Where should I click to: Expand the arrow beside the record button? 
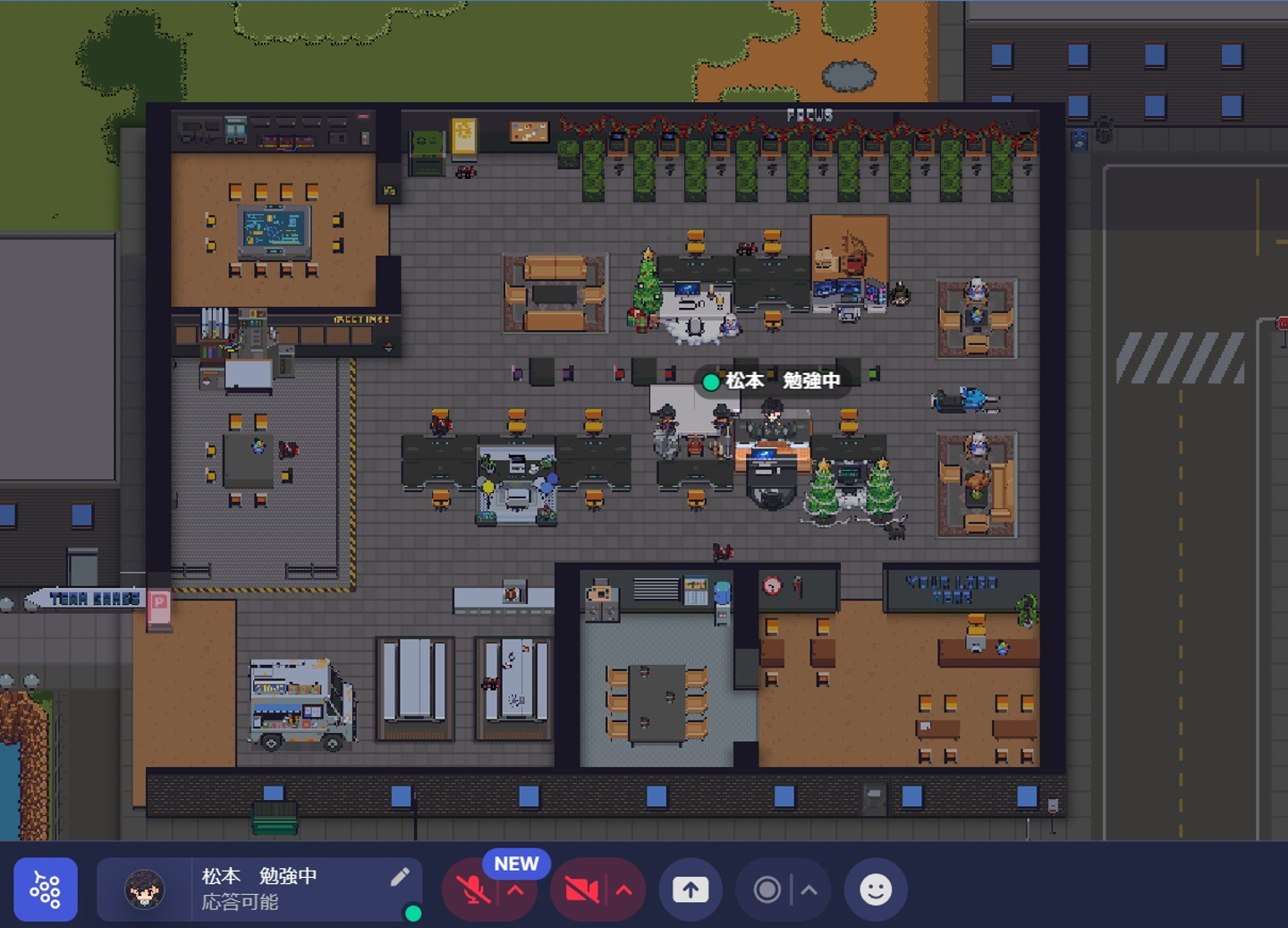[x=809, y=890]
